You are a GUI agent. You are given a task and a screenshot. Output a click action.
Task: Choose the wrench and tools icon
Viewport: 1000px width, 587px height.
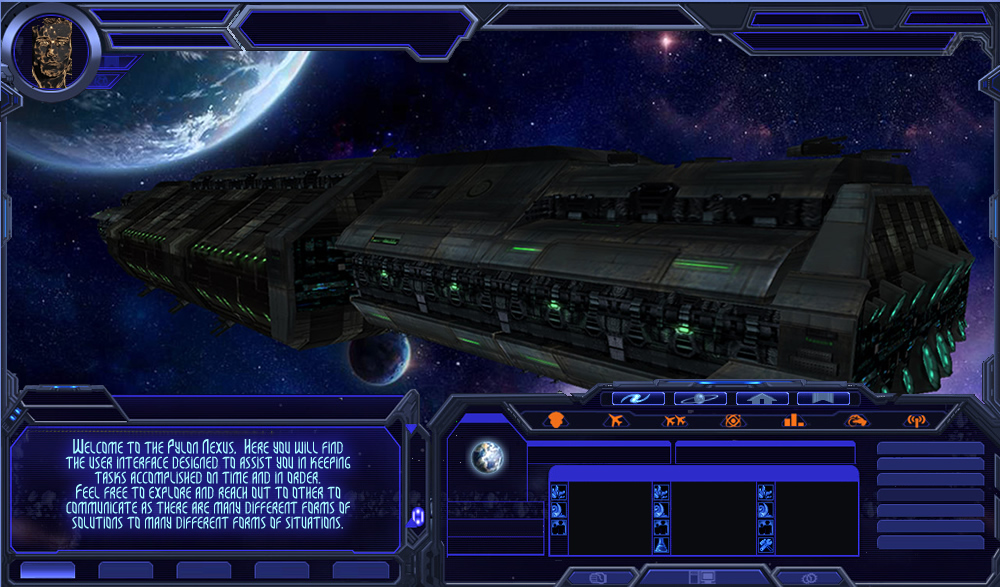(766, 545)
